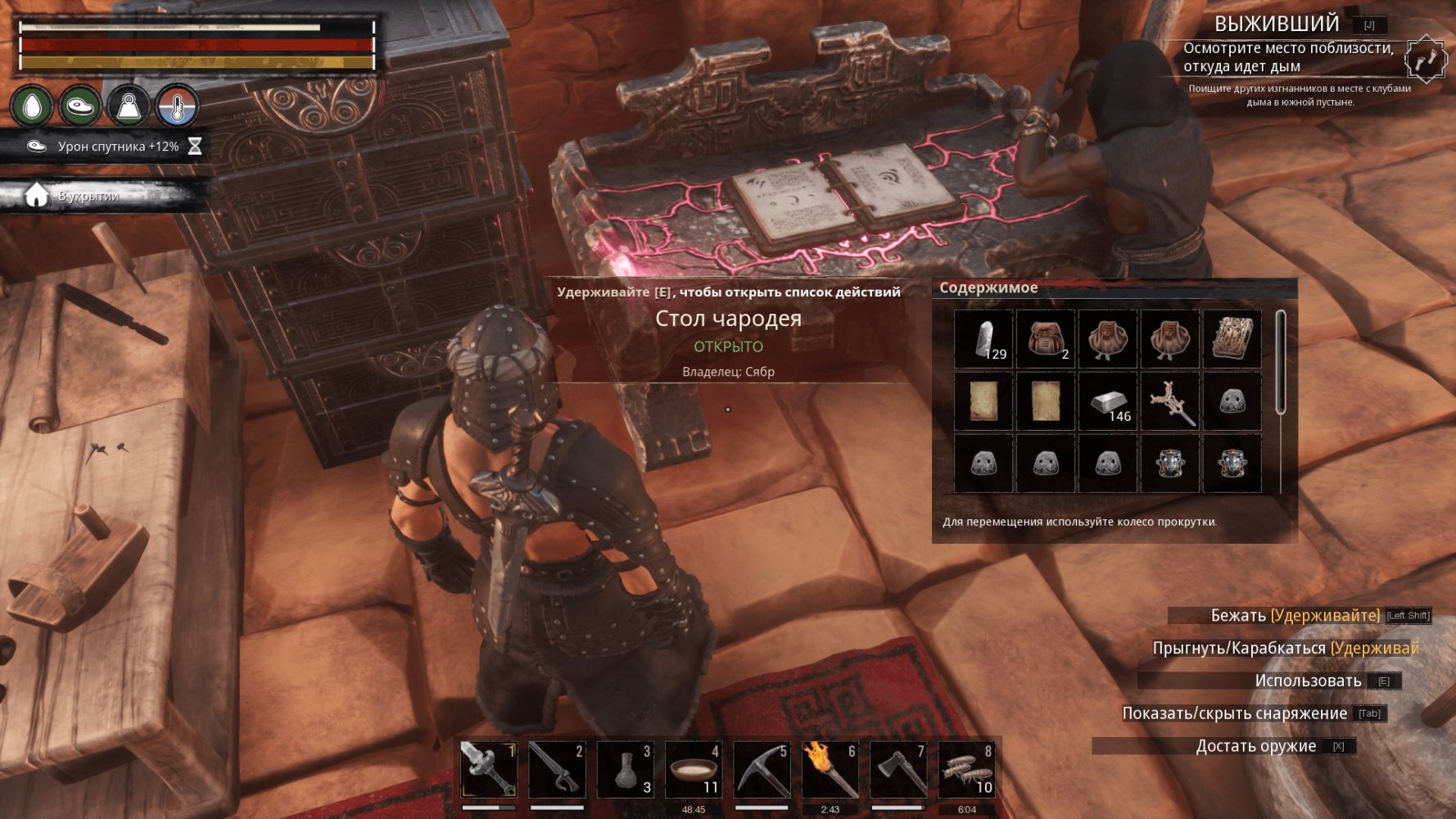
Task: Choose the curved blade in hotbar slot 2
Action: coord(557,770)
